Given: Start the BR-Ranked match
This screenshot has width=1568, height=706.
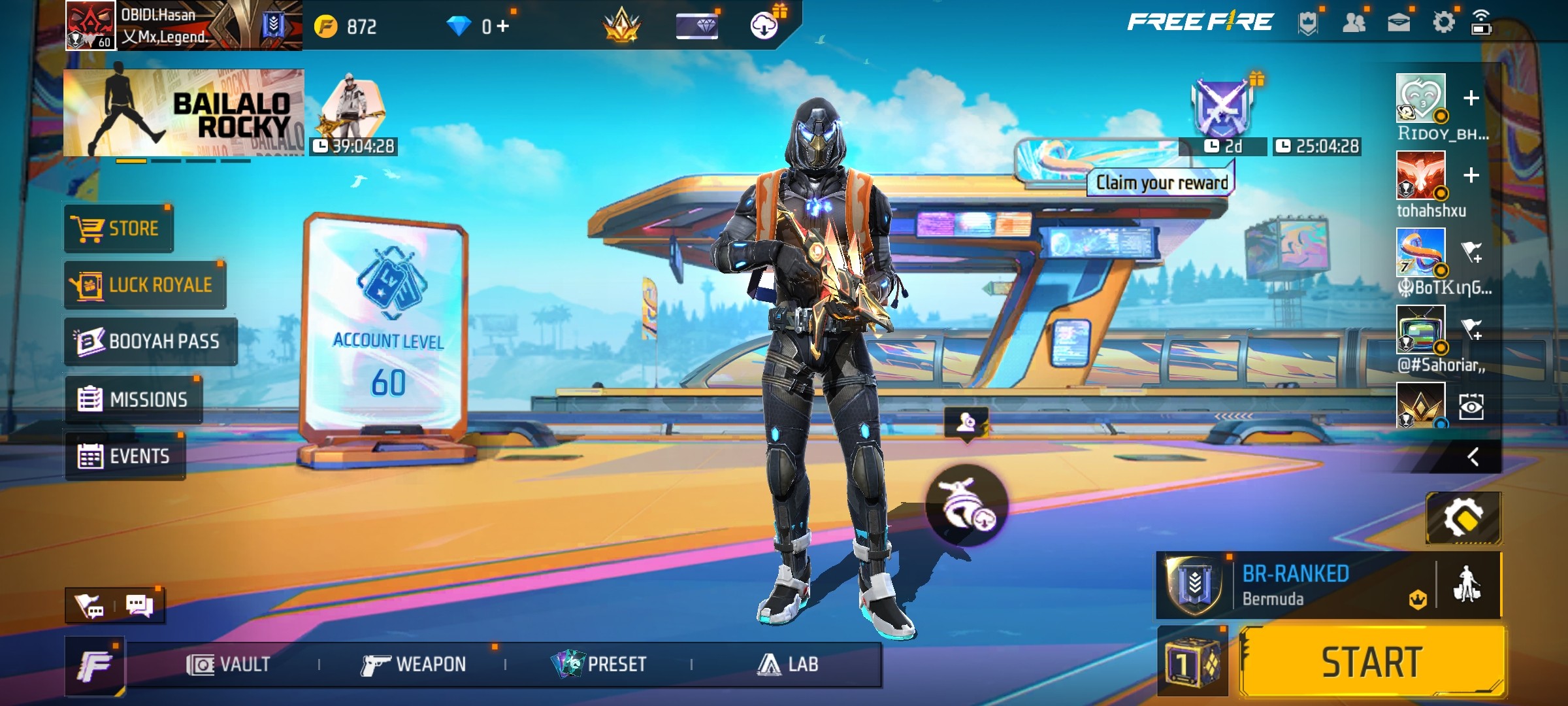Looking at the screenshot, I should pyautogui.click(x=1372, y=662).
